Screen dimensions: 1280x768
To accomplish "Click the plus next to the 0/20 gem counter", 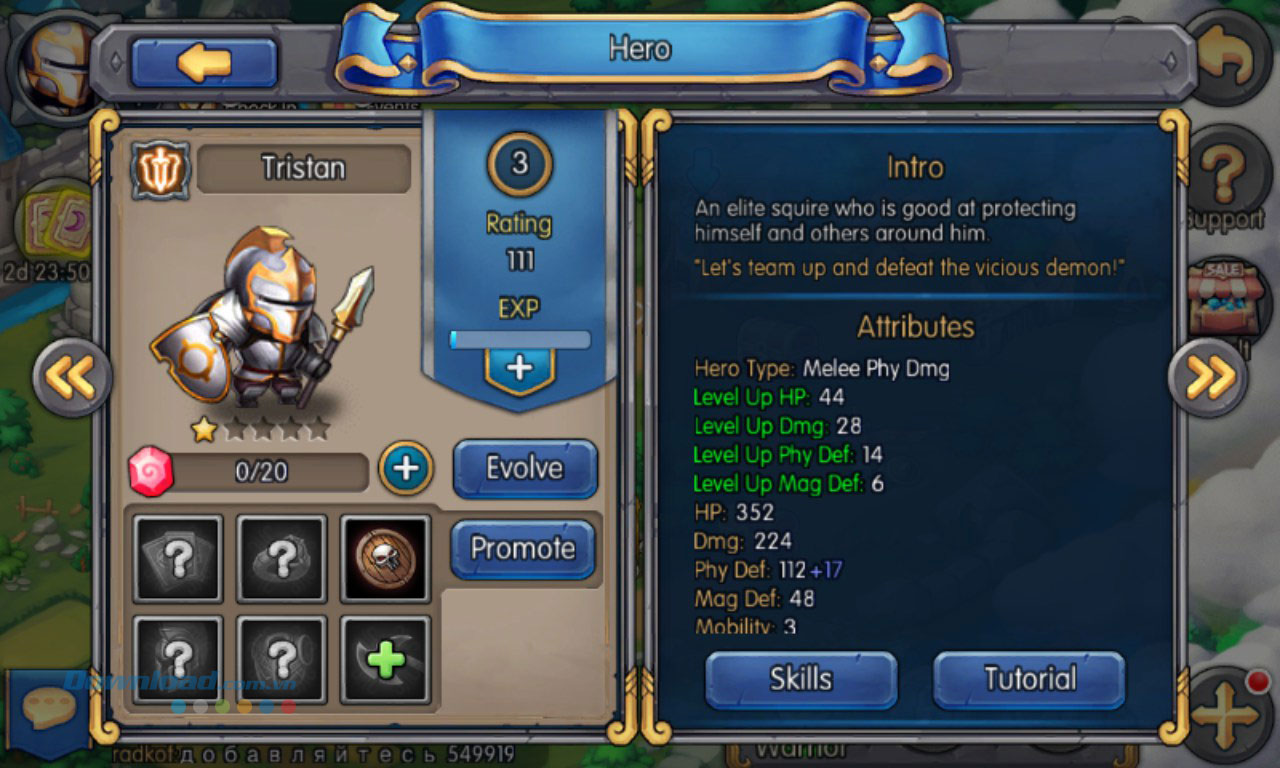I will (x=404, y=467).
